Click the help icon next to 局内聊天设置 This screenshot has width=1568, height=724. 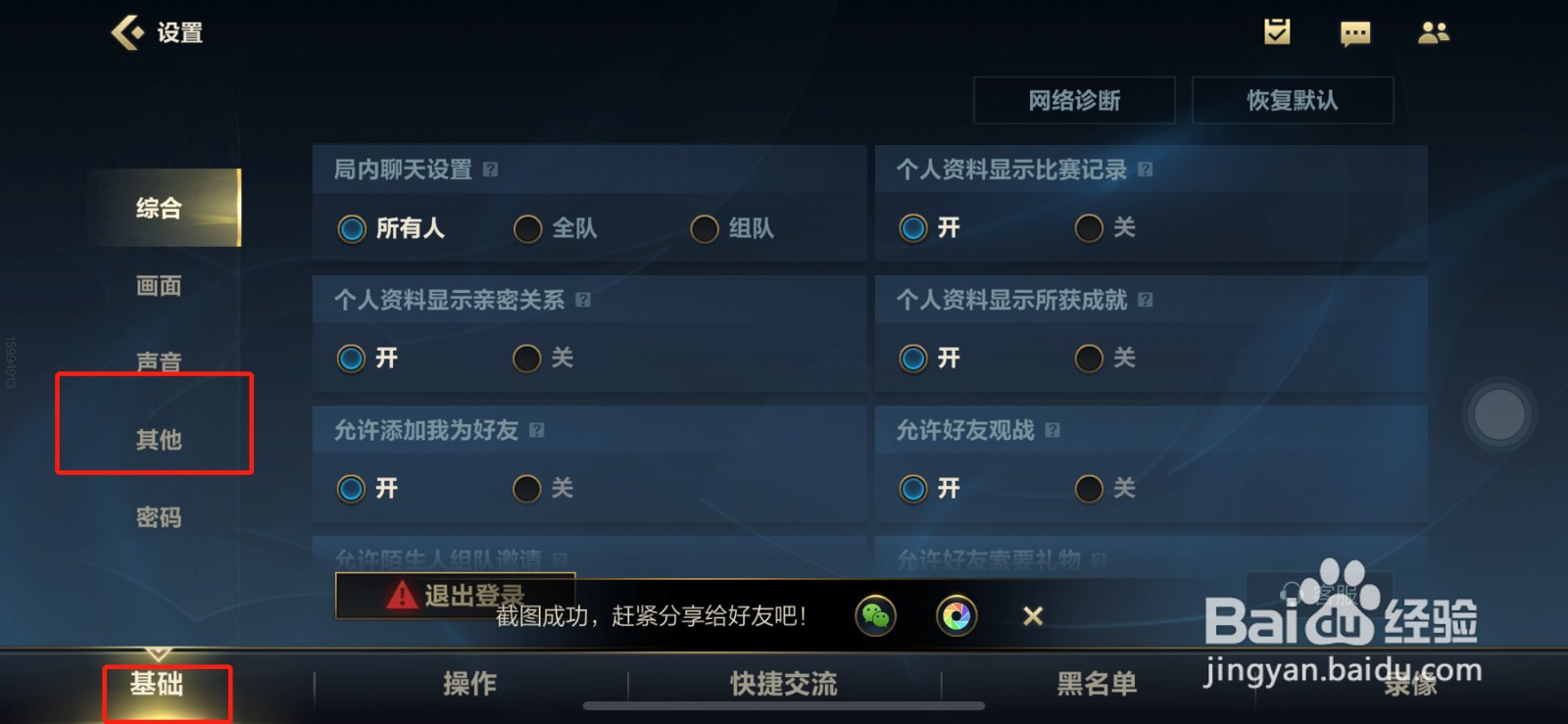490,169
